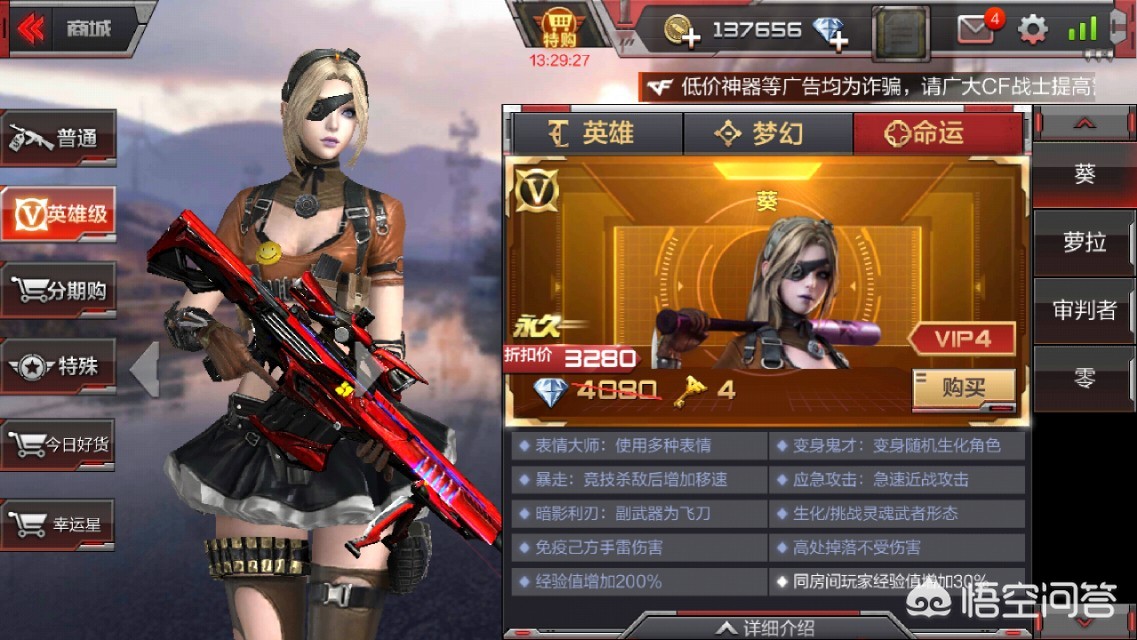Open the 今日好货 daily deals
The image size is (1137, 640).
(x=59, y=443)
